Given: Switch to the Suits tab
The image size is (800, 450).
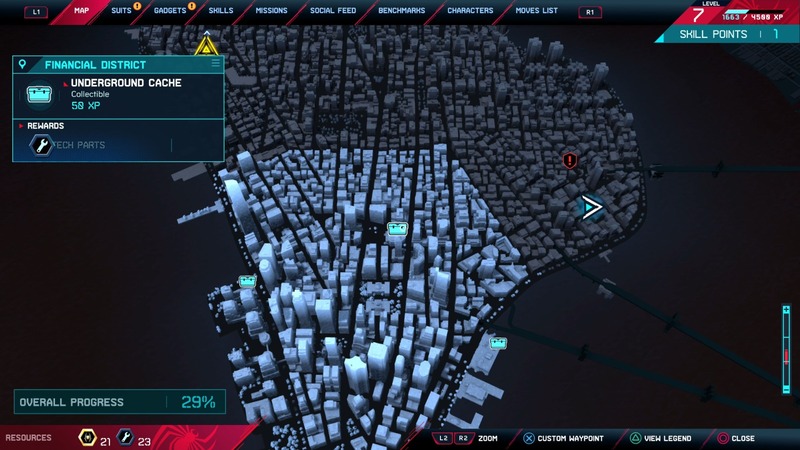Looking at the screenshot, I should click(x=120, y=11).
